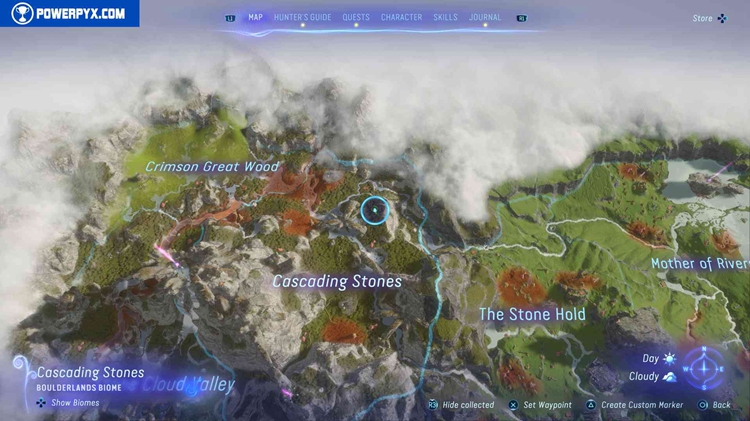Select the Character tab

(x=401, y=17)
